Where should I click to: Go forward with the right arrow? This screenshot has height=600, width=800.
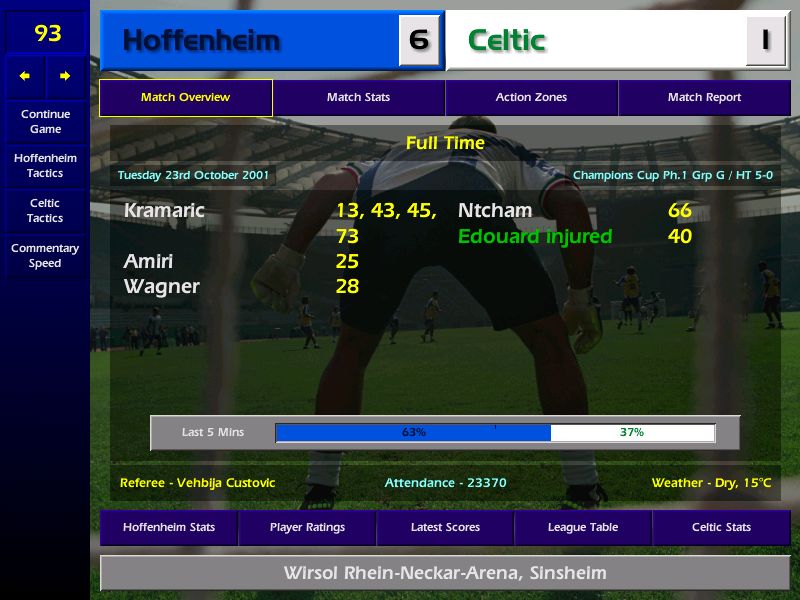65,76
